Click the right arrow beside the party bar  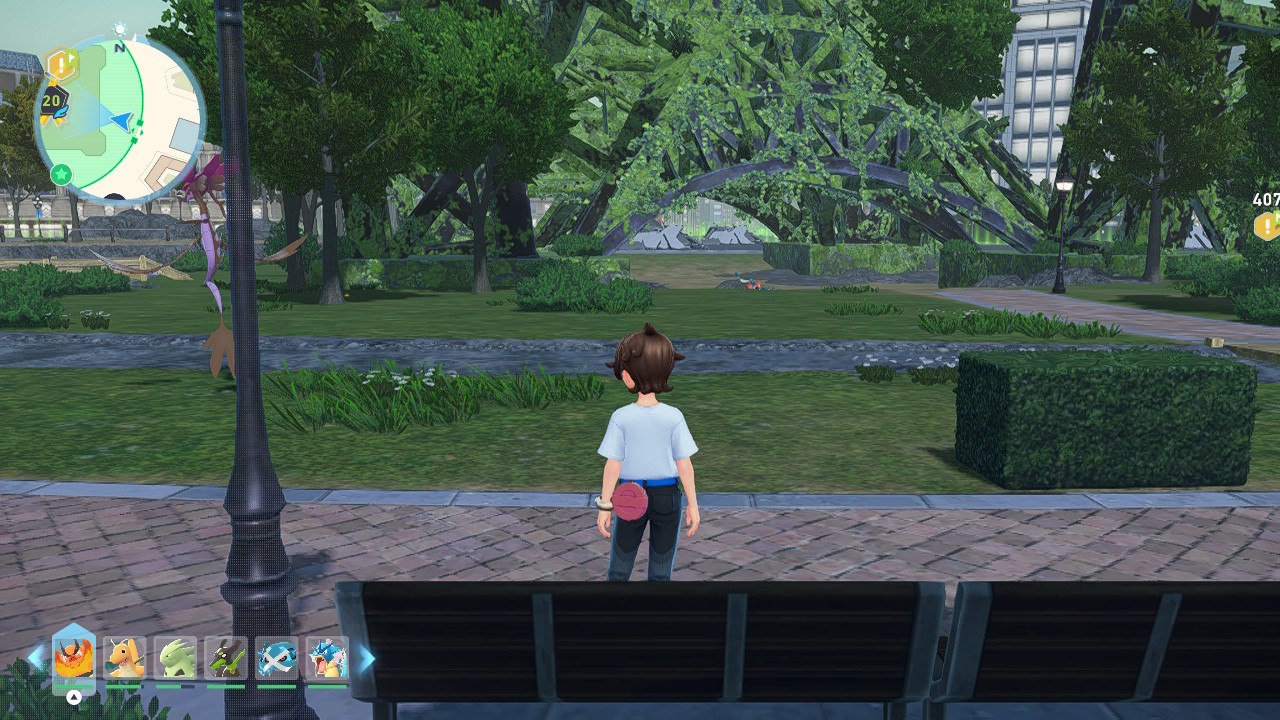(366, 658)
